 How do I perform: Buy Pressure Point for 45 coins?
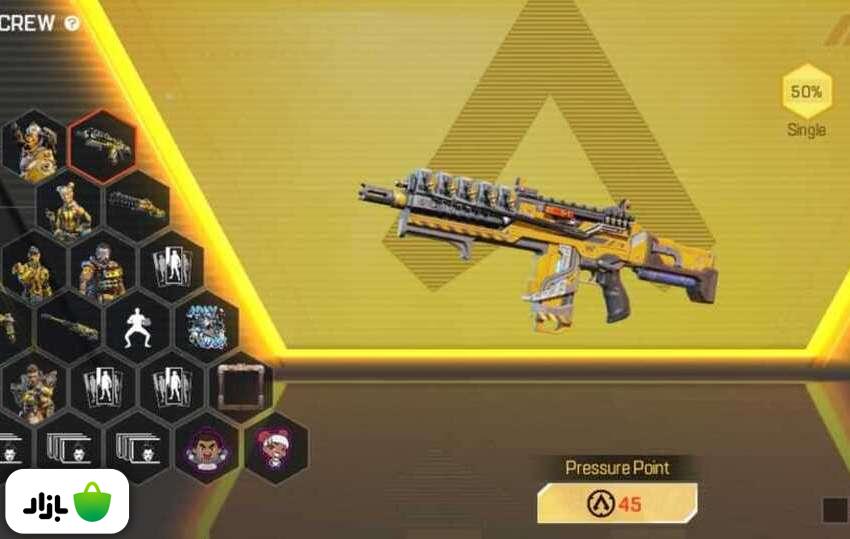pyautogui.click(x=617, y=503)
